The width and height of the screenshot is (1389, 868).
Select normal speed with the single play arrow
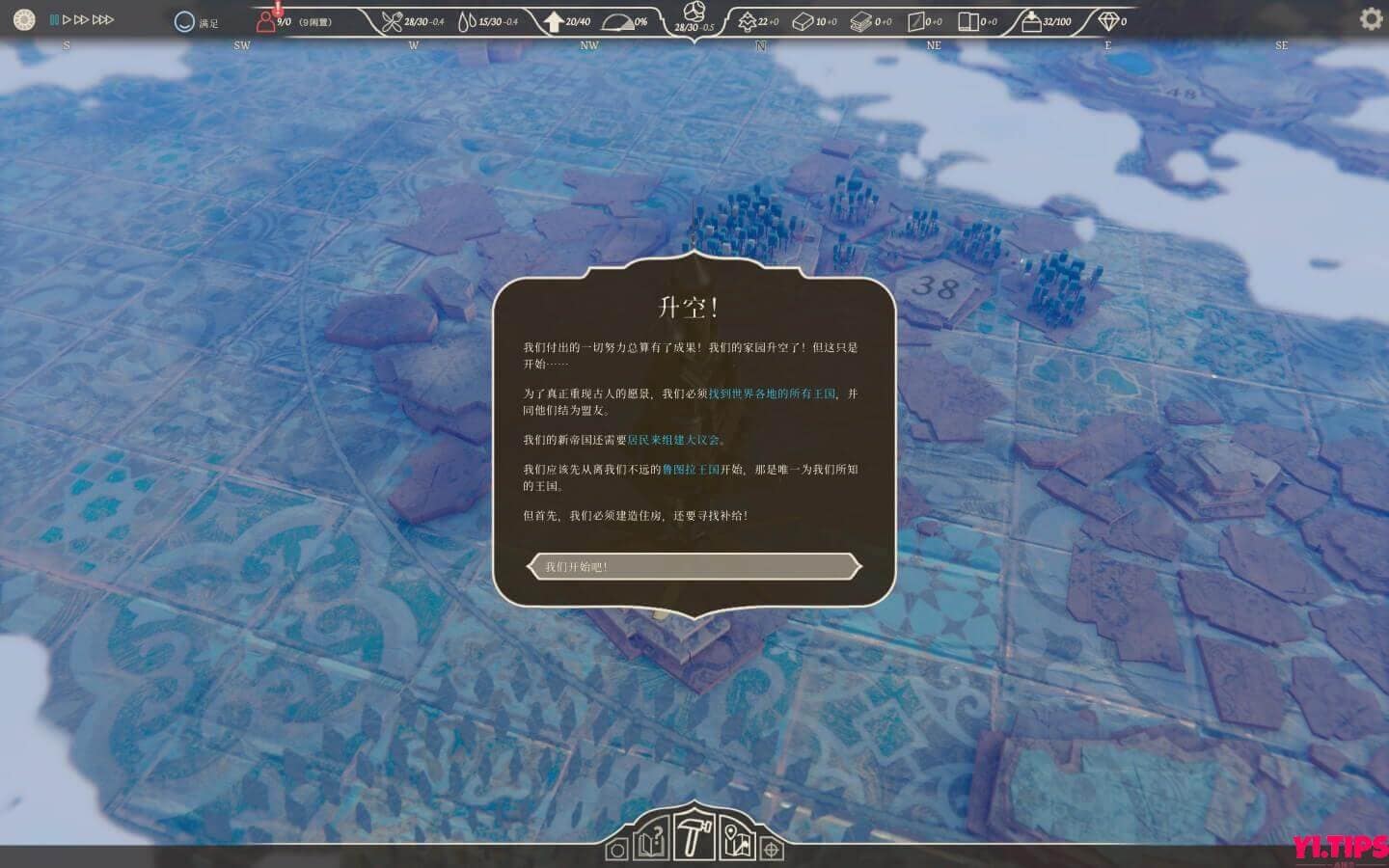point(66,19)
